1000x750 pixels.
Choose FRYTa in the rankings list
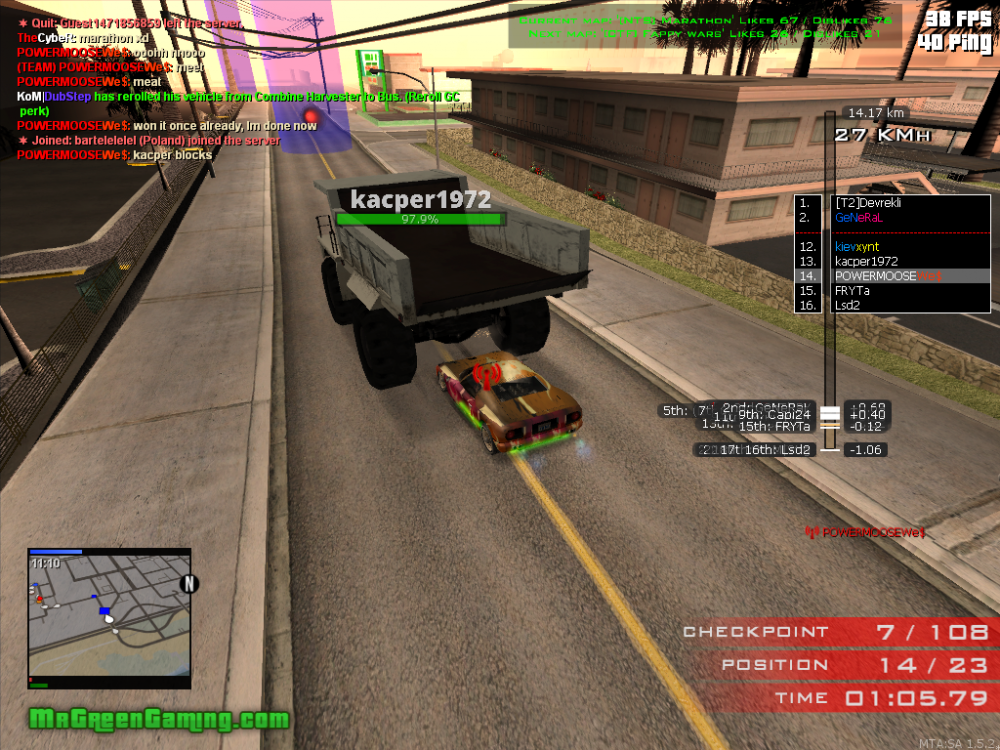click(852, 291)
